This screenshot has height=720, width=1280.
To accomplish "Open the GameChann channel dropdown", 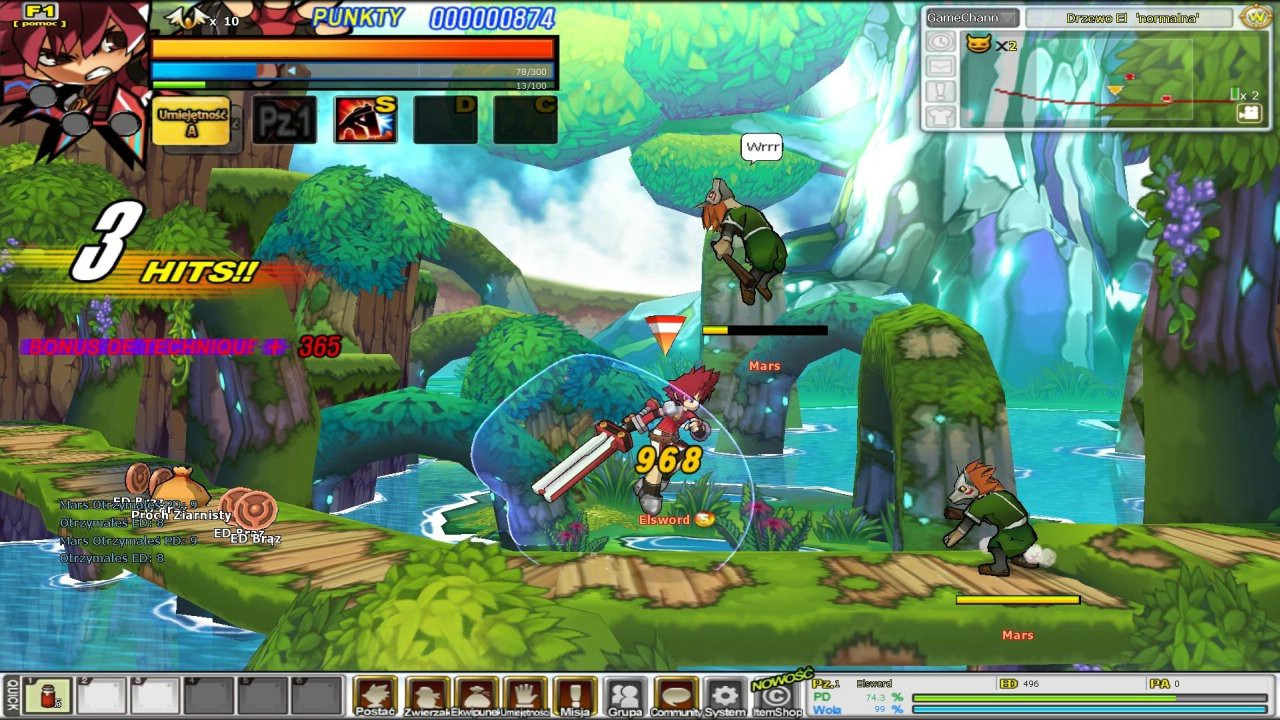I will pos(971,18).
